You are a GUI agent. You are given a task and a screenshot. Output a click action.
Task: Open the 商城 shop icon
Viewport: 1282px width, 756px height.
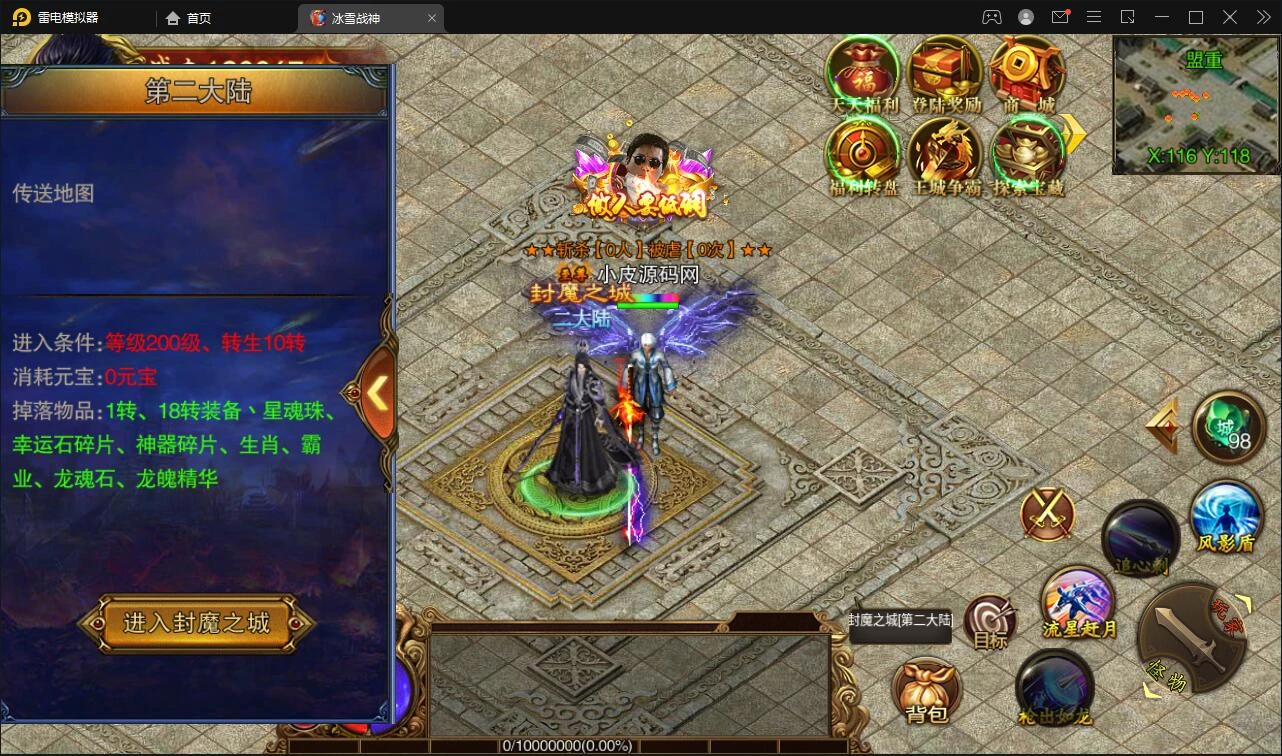tap(1026, 72)
